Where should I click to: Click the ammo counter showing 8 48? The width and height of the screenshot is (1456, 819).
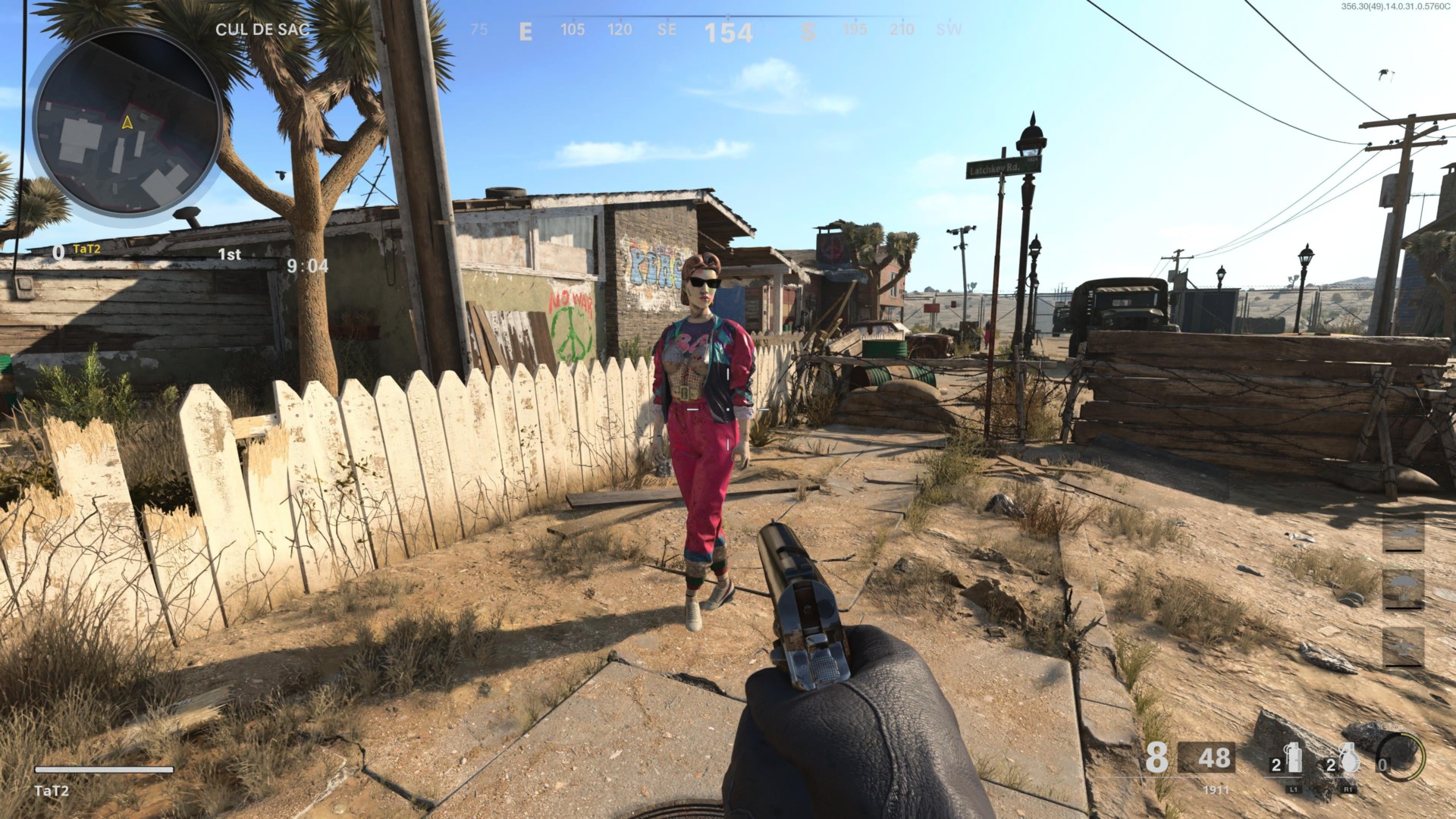point(1186,758)
